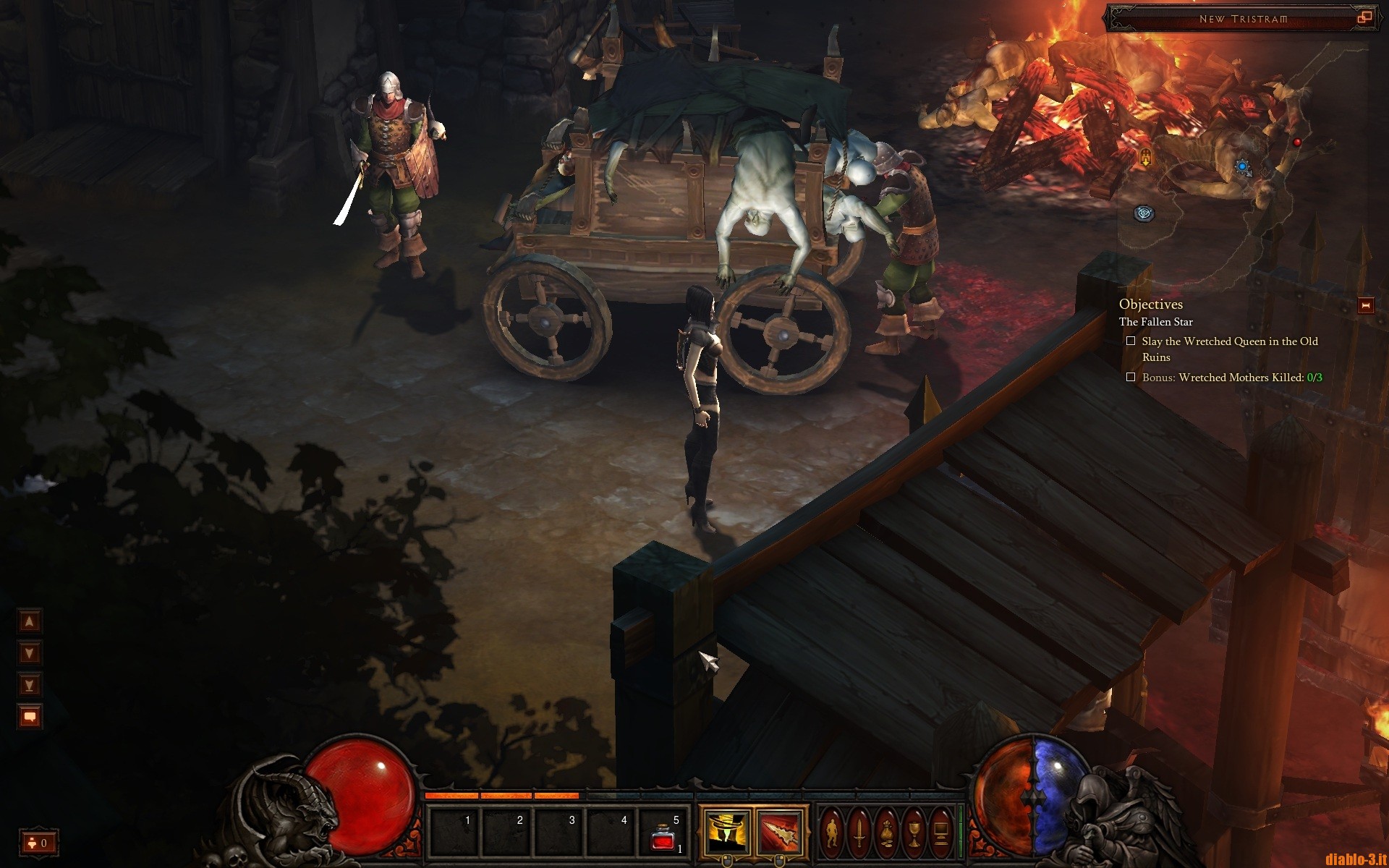Open the character silhouette menu button
The image size is (1389, 868).
pyautogui.click(x=832, y=832)
